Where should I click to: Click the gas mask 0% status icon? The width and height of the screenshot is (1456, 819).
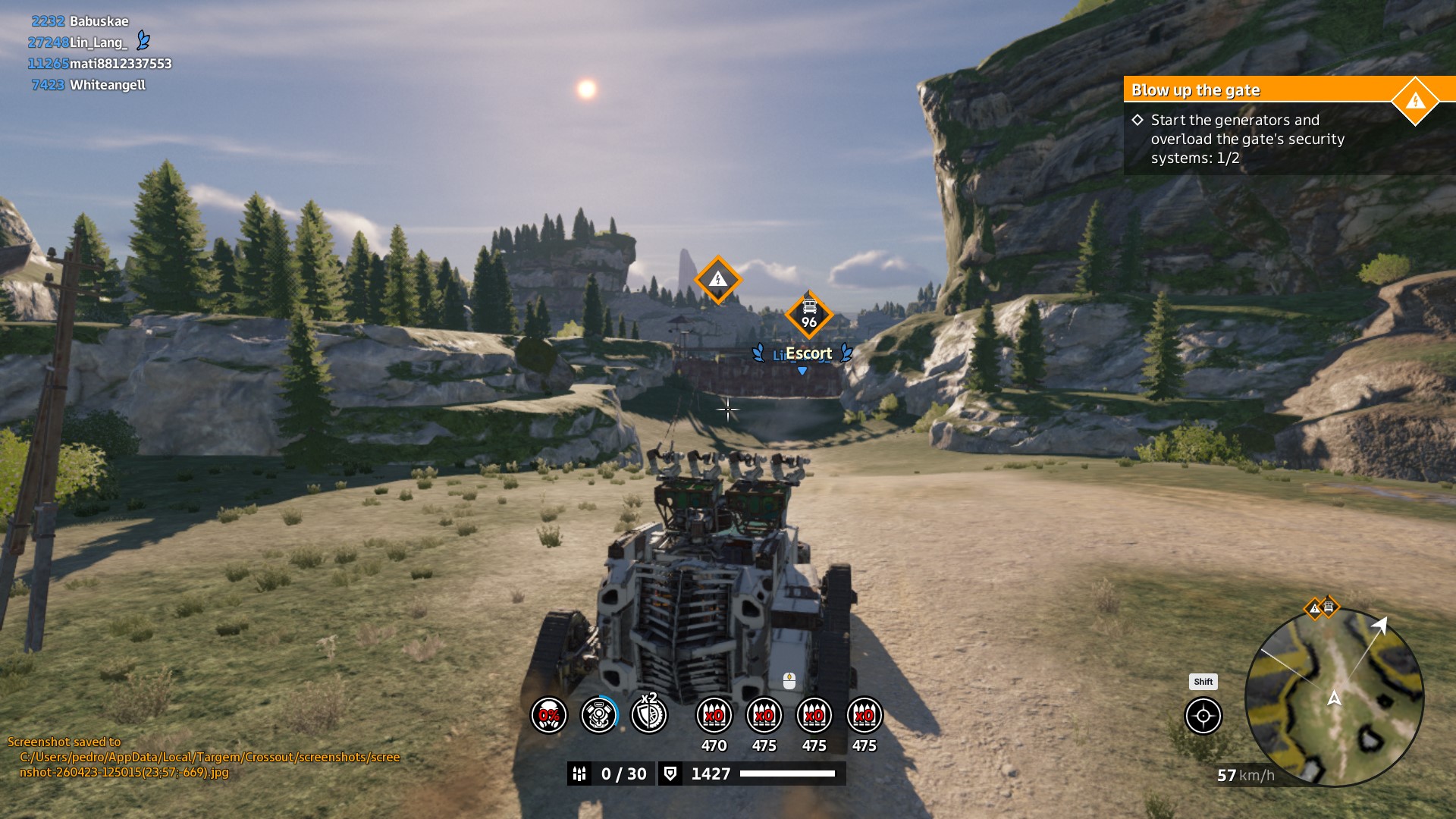(548, 715)
